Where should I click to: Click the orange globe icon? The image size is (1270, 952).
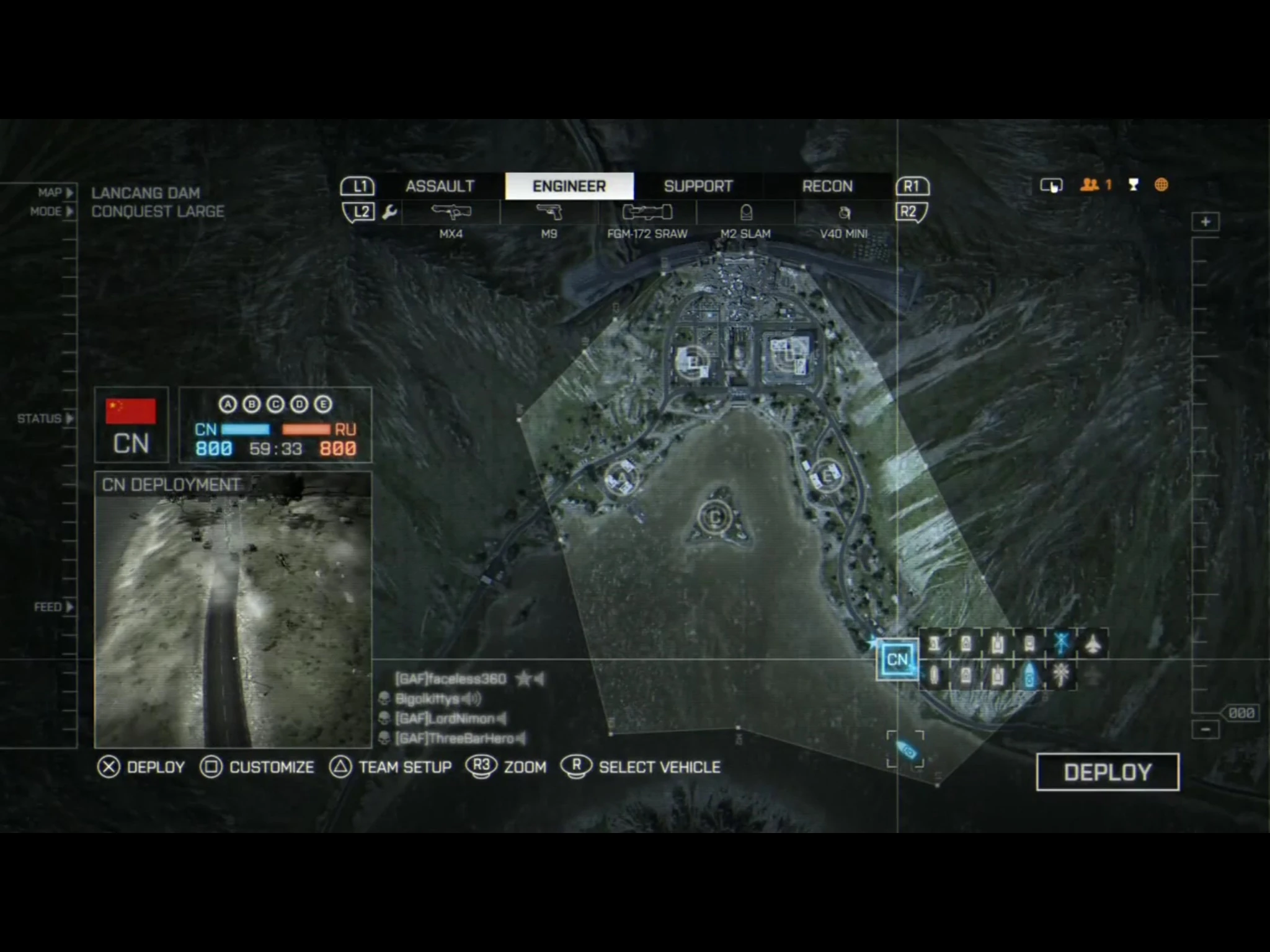(1161, 185)
